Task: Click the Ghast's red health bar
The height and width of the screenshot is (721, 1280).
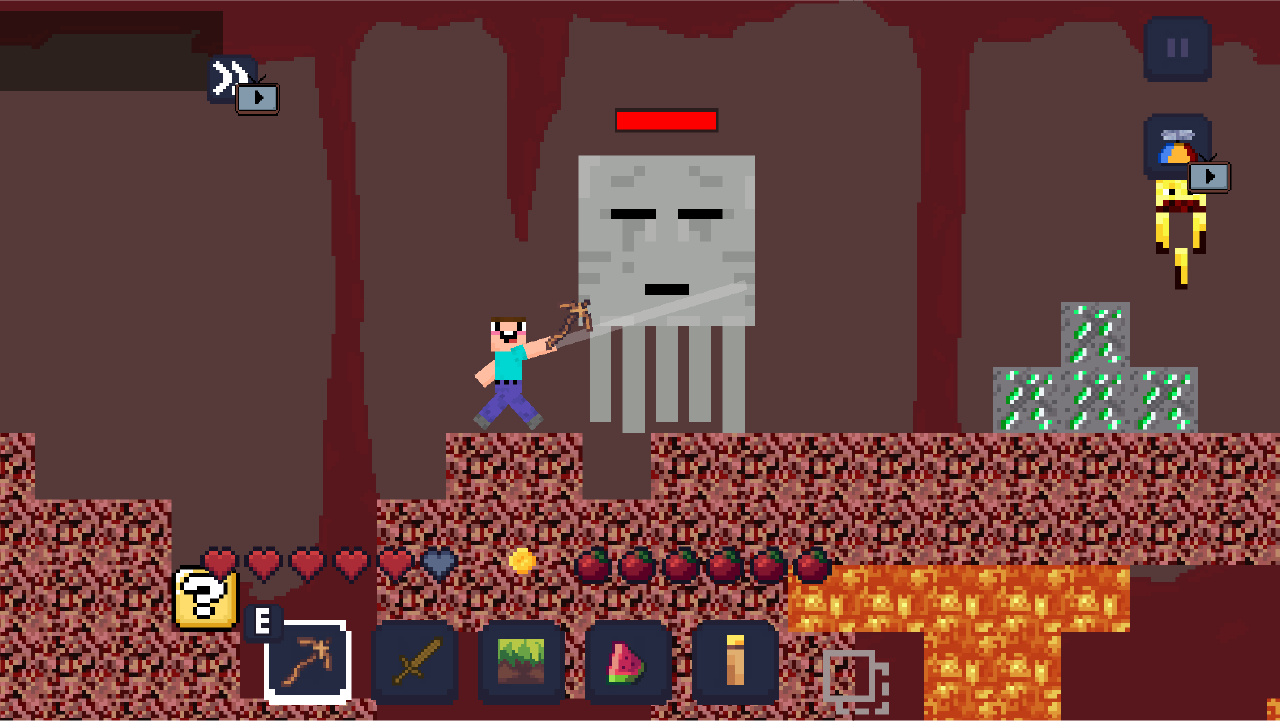Action: coord(667,122)
